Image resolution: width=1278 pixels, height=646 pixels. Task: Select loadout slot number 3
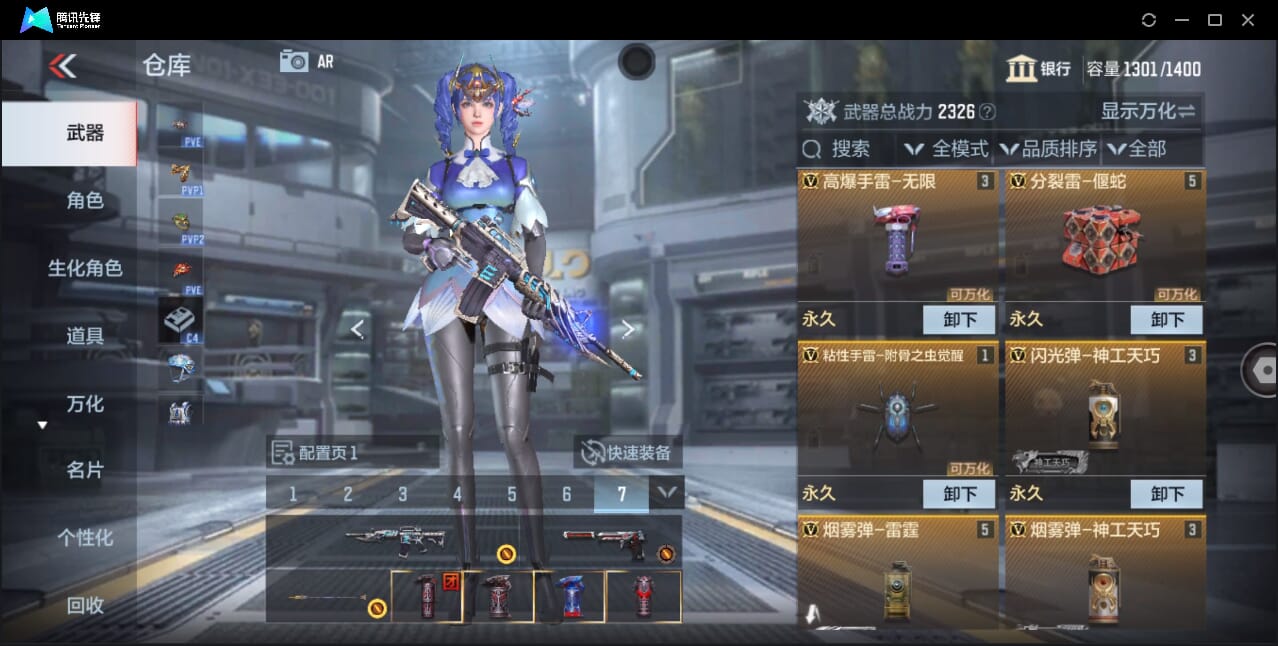403,494
